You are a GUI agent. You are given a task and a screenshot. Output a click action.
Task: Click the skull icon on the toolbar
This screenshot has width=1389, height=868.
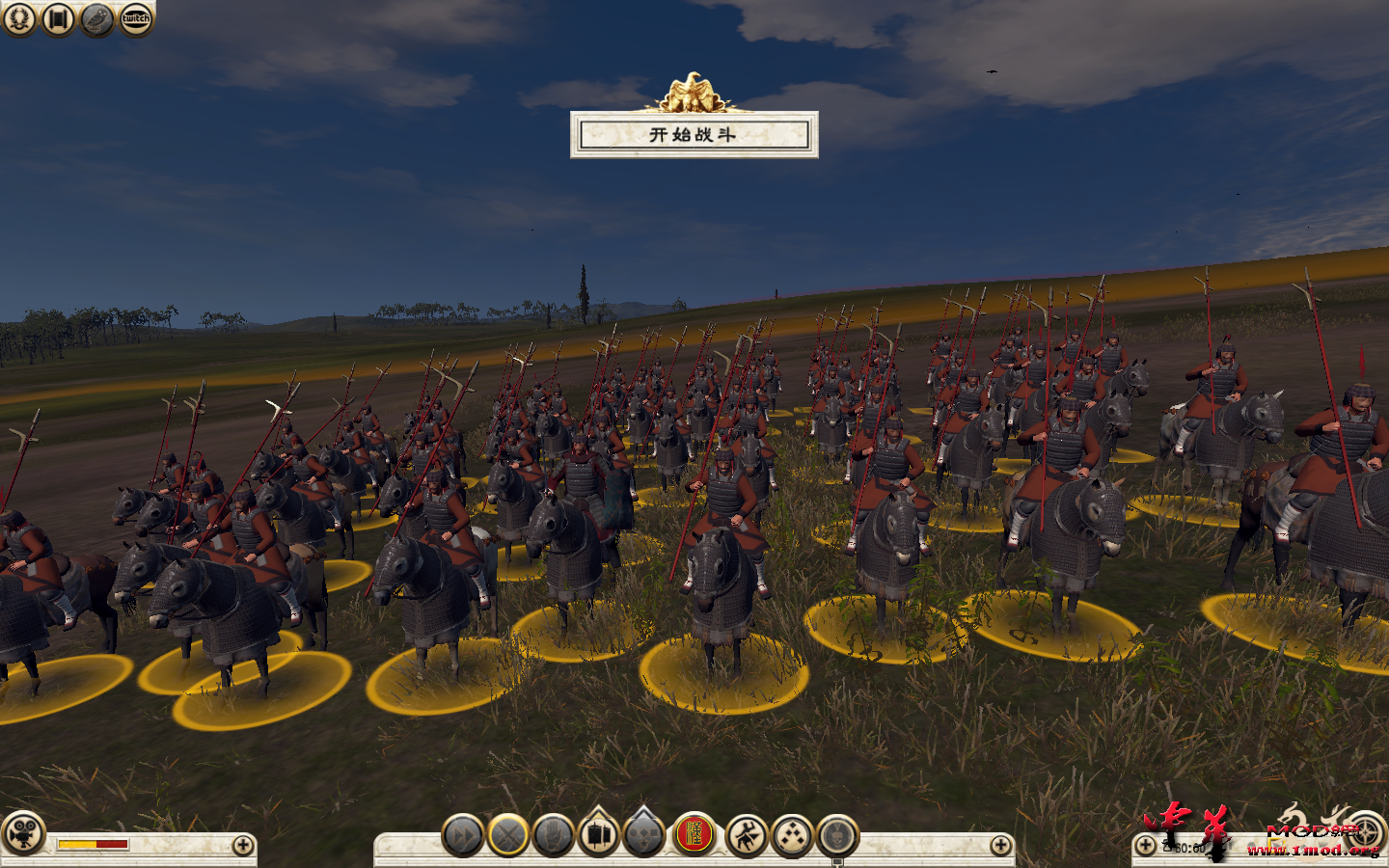pos(835,837)
